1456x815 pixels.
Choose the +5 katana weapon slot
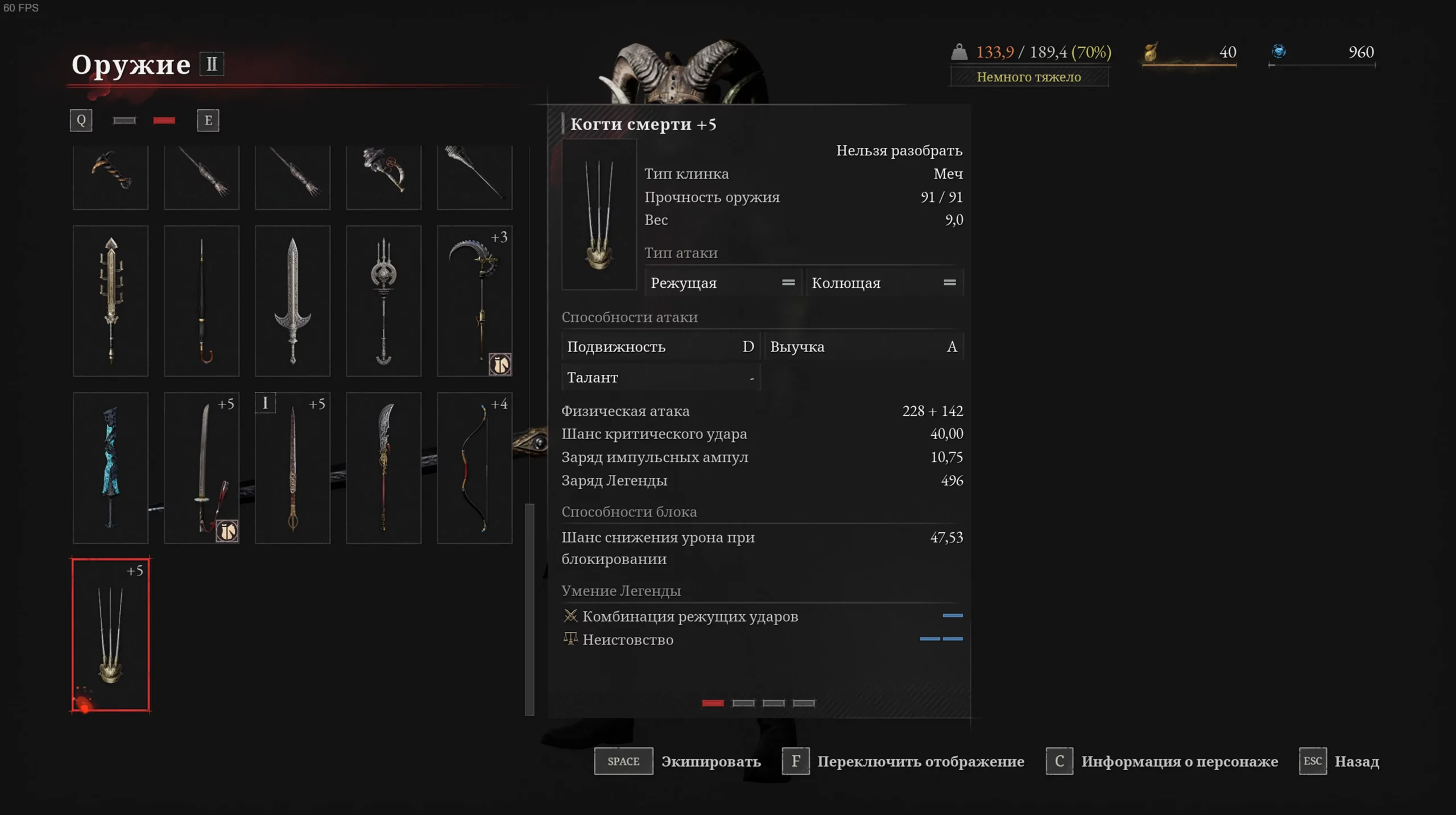click(x=201, y=468)
